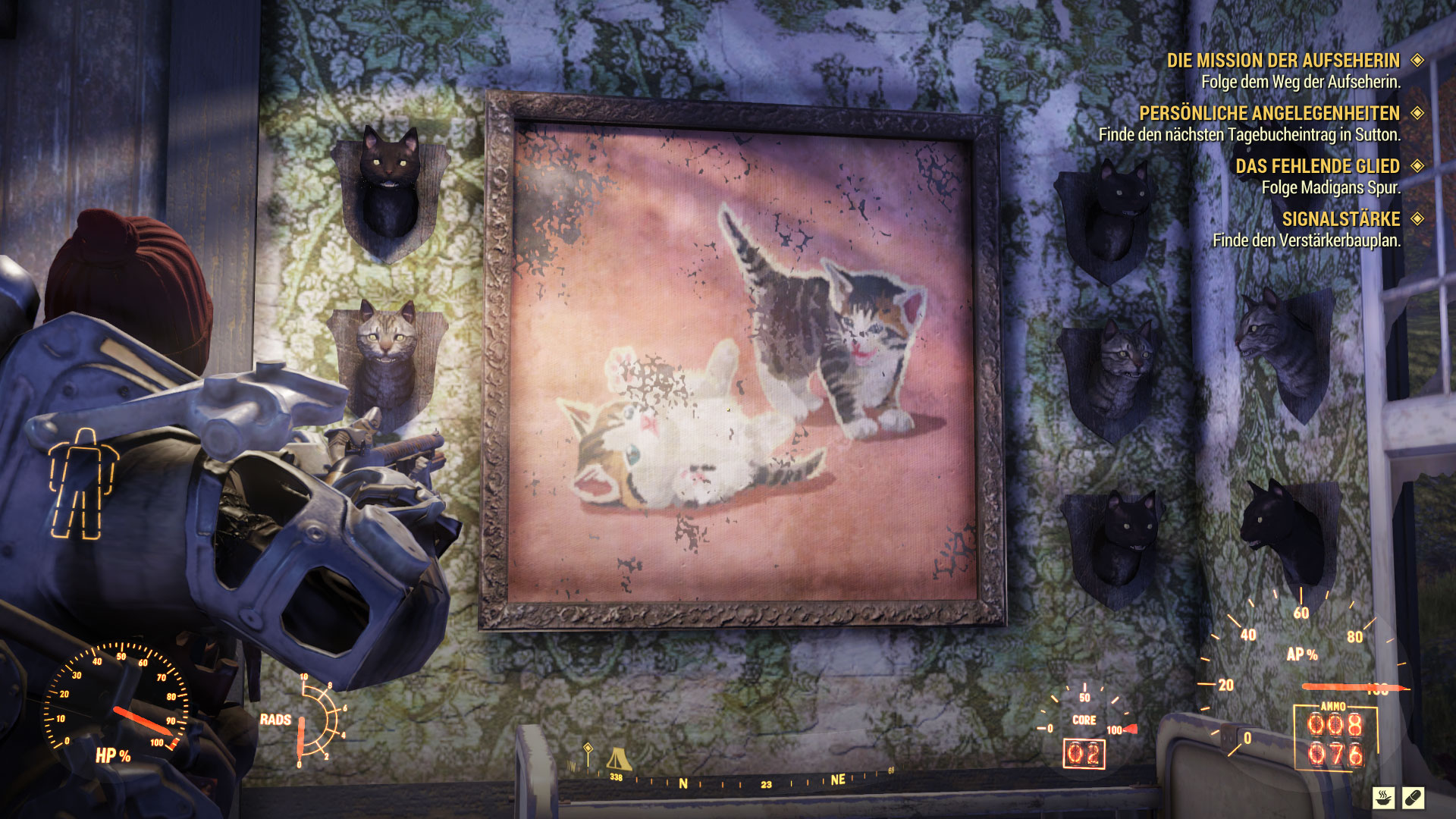Image resolution: width=1456 pixels, height=819 pixels.
Task: Select the Die Mission der Aufseherin quest
Action: click(x=1283, y=61)
